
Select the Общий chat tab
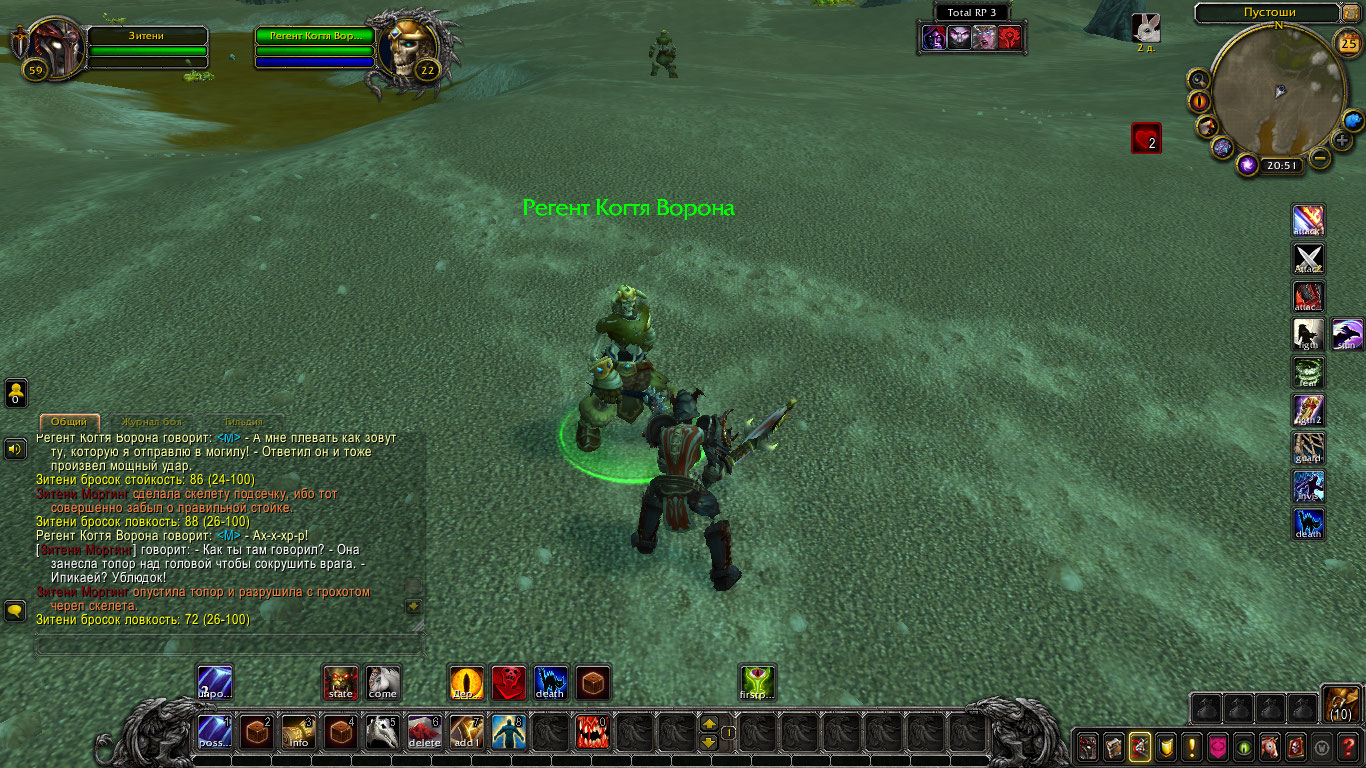(69, 423)
